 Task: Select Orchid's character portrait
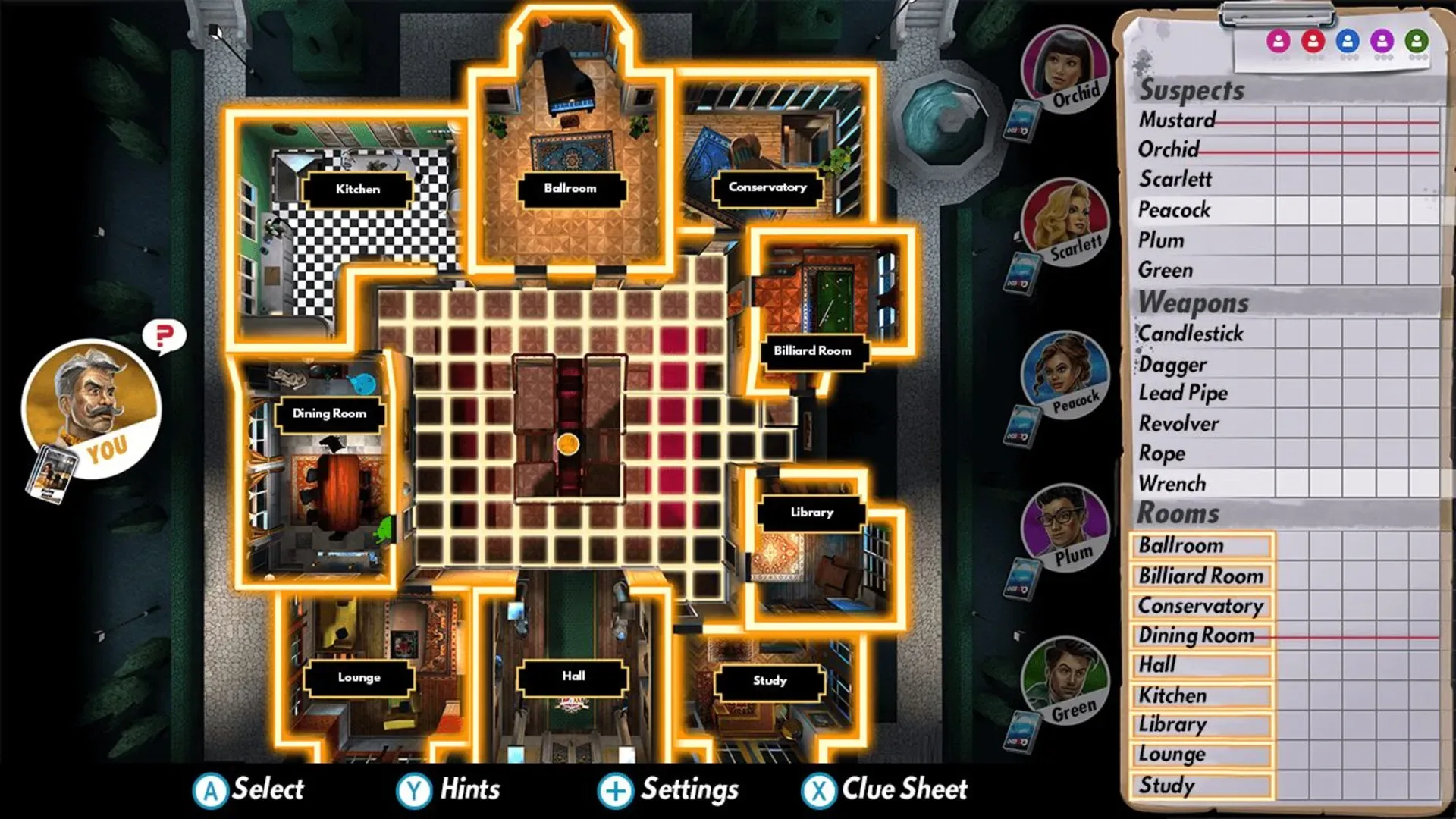tap(1065, 68)
